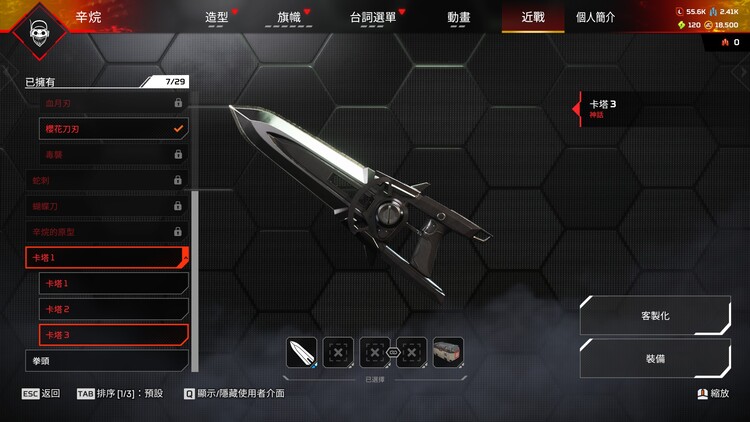Select the 拳頭 melee option
This screenshot has width=750, height=422.
point(106,360)
